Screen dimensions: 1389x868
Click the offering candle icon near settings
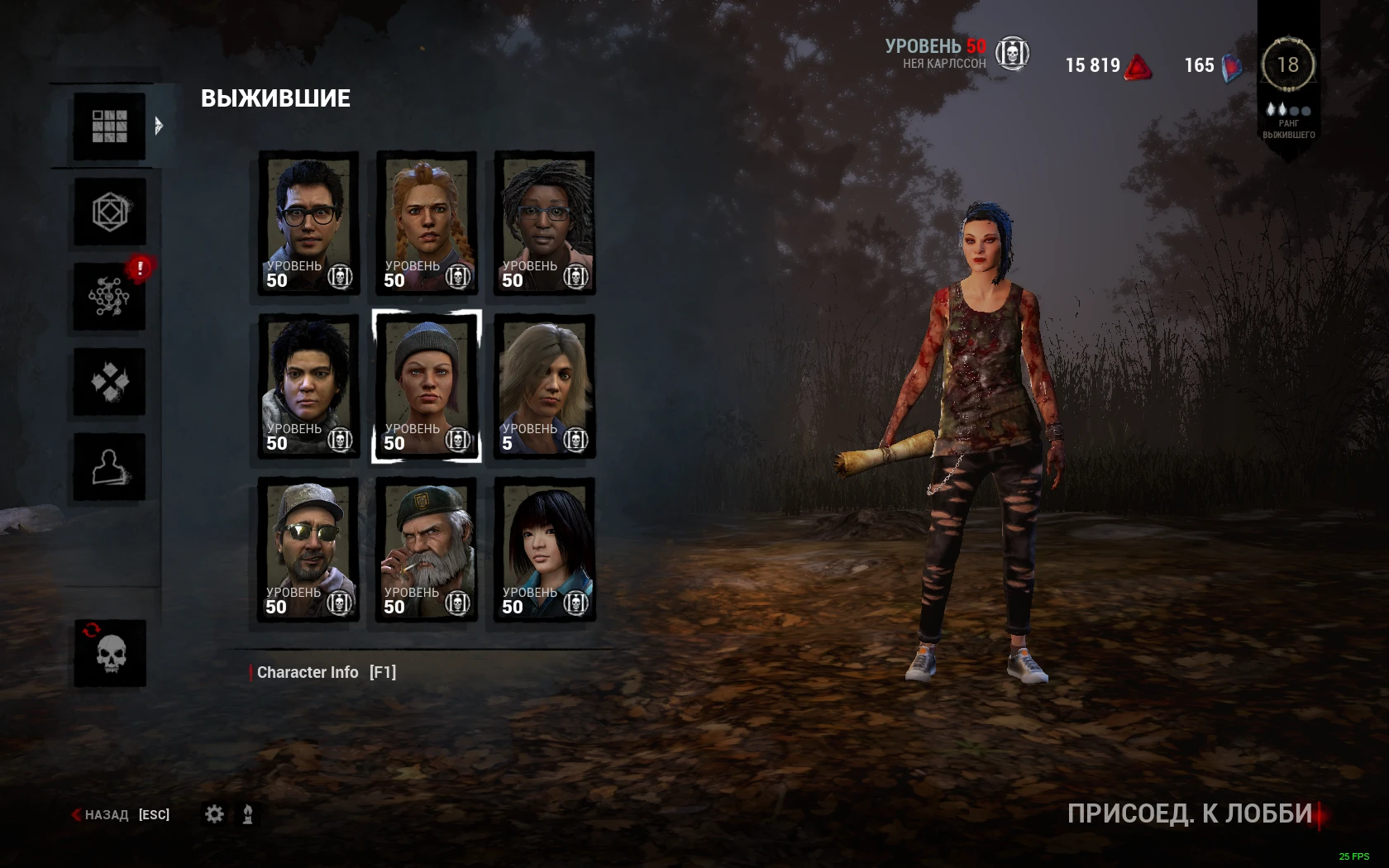click(x=246, y=814)
